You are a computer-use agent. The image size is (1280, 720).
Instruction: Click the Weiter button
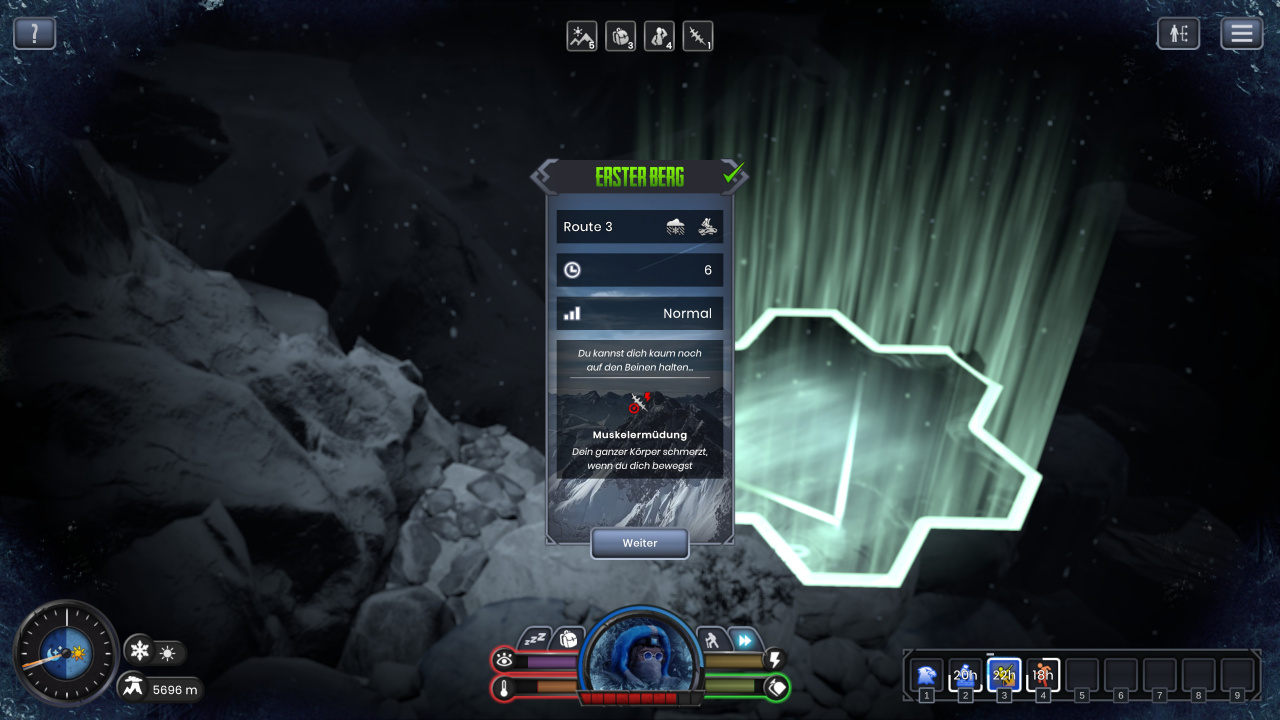tap(640, 543)
